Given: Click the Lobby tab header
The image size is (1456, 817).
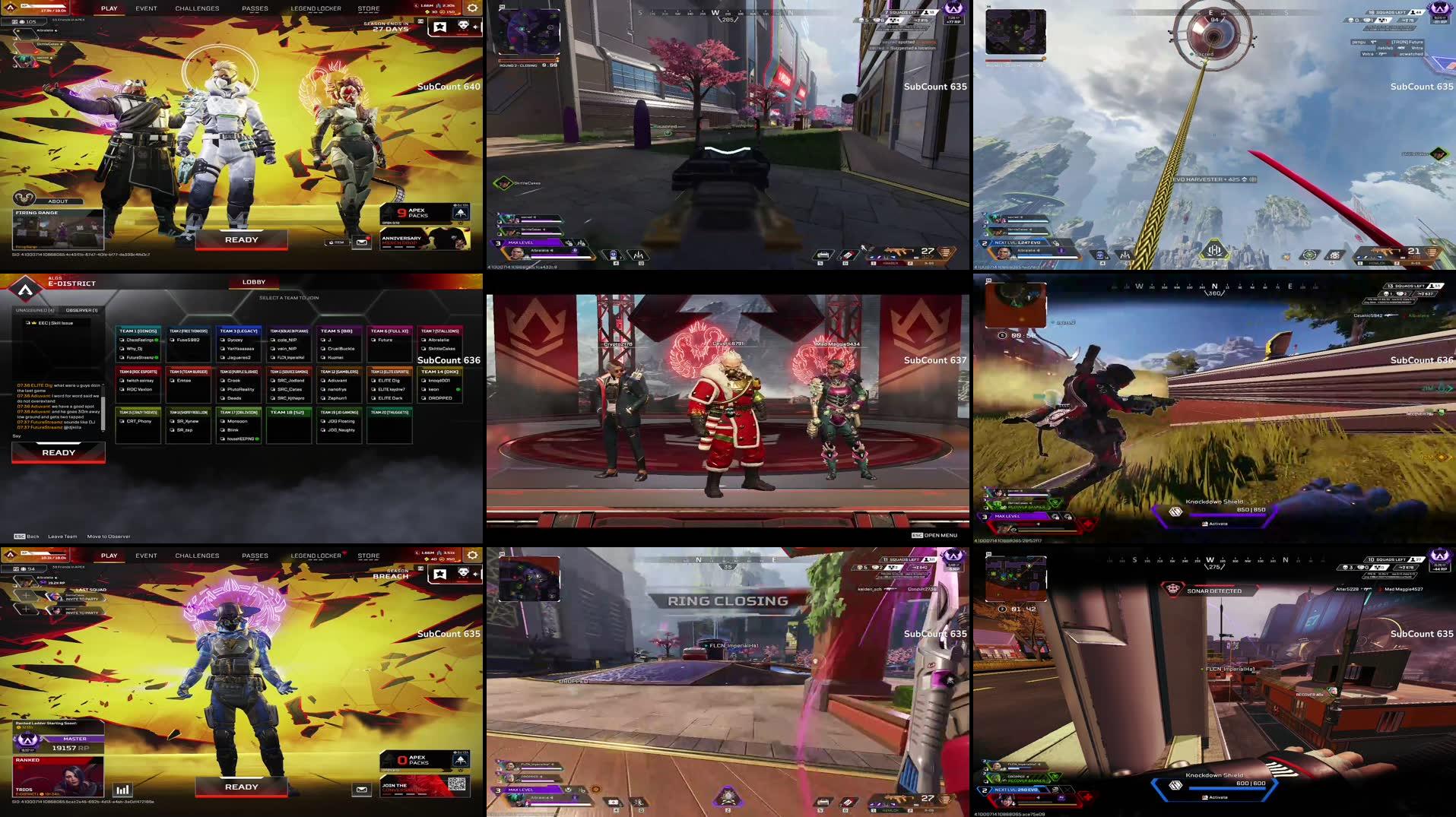Looking at the screenshot, I should [x=254, y=282].
